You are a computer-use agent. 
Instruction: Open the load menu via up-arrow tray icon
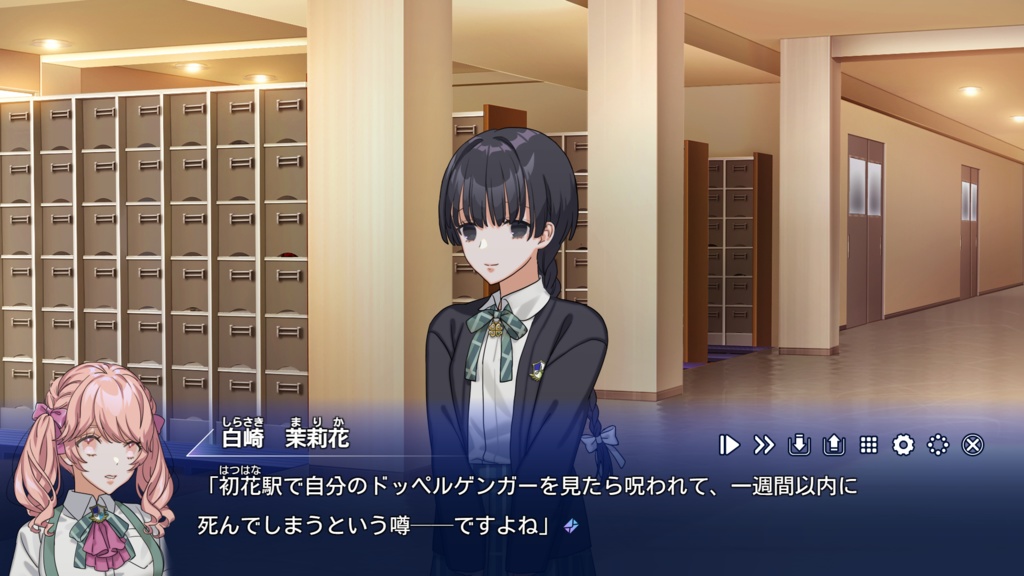[833, 445]
